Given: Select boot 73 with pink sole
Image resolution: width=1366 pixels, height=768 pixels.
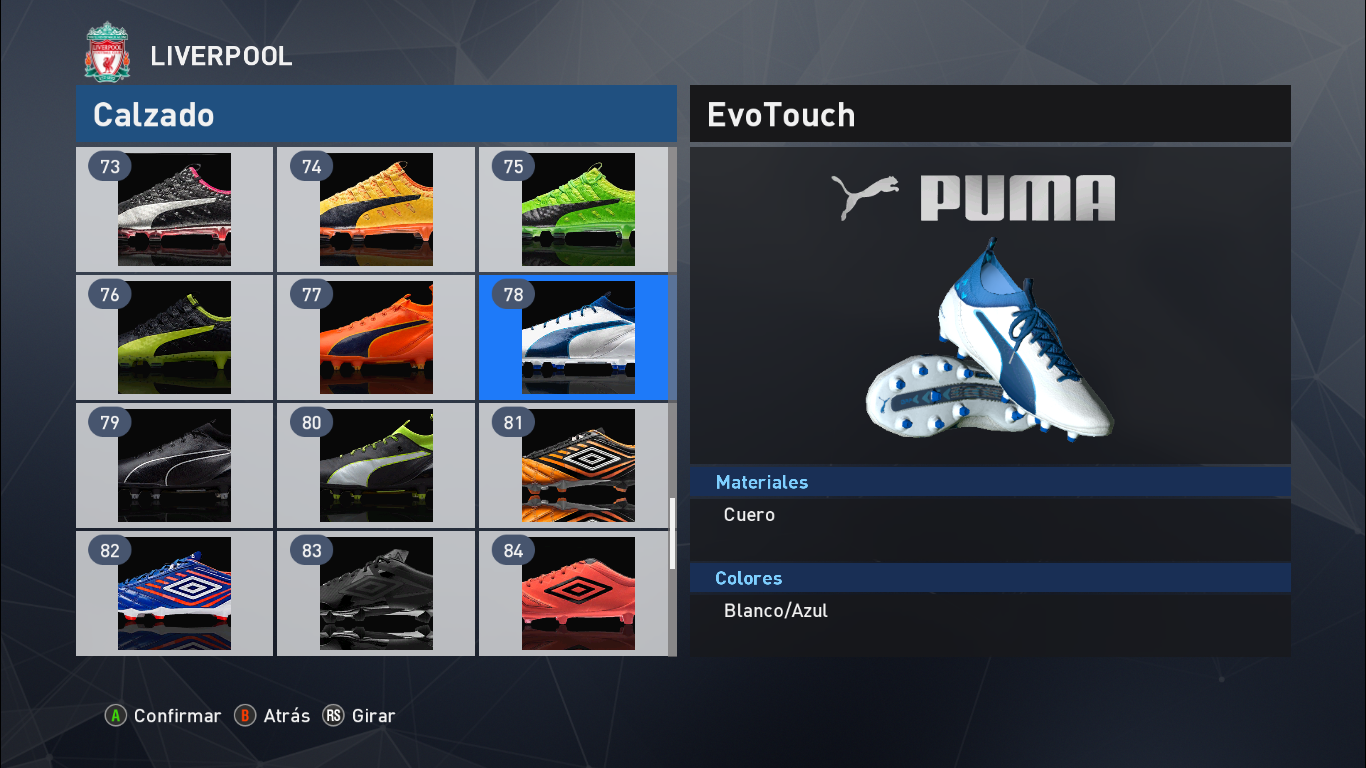Looking at the screenshot, I should 174,210.
